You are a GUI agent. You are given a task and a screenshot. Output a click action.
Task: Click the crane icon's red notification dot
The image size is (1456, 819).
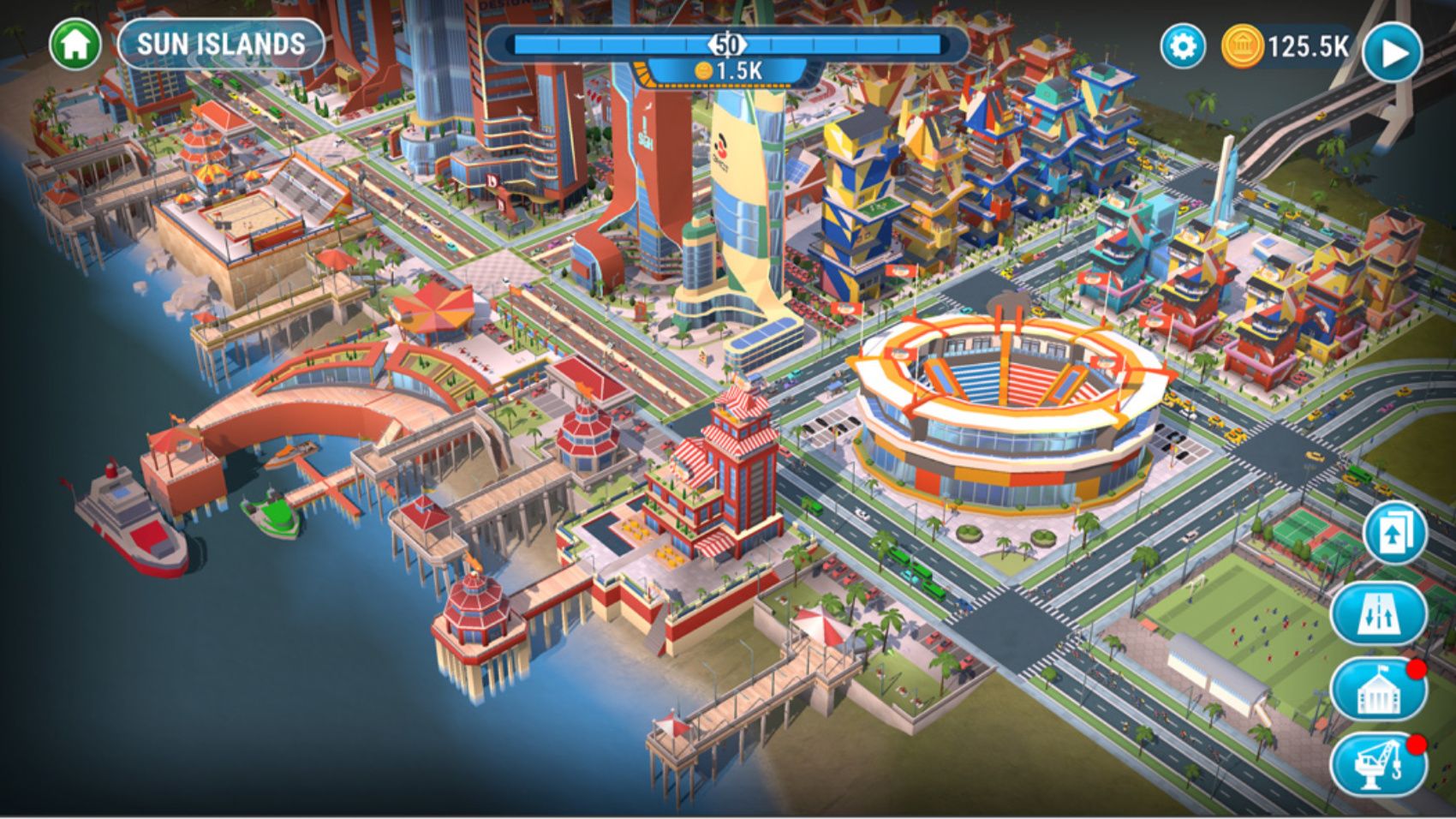1415,744
